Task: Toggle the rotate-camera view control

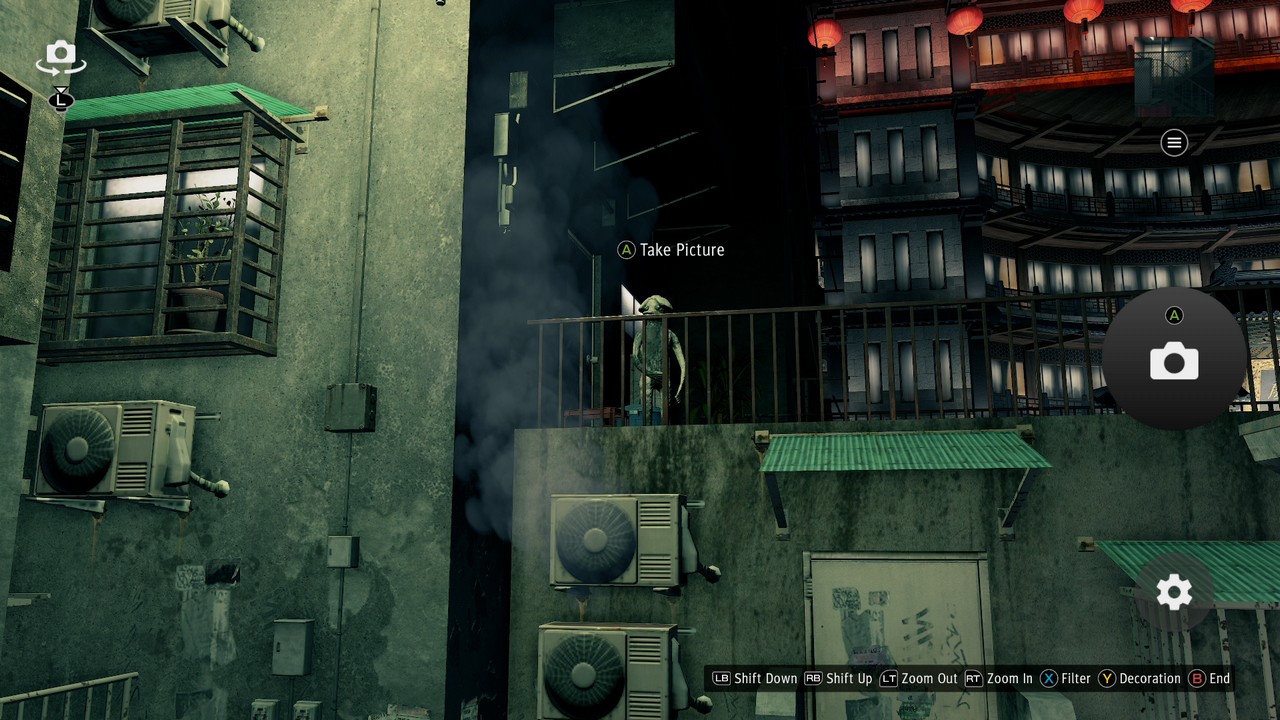Action: [x=60, y=57]
